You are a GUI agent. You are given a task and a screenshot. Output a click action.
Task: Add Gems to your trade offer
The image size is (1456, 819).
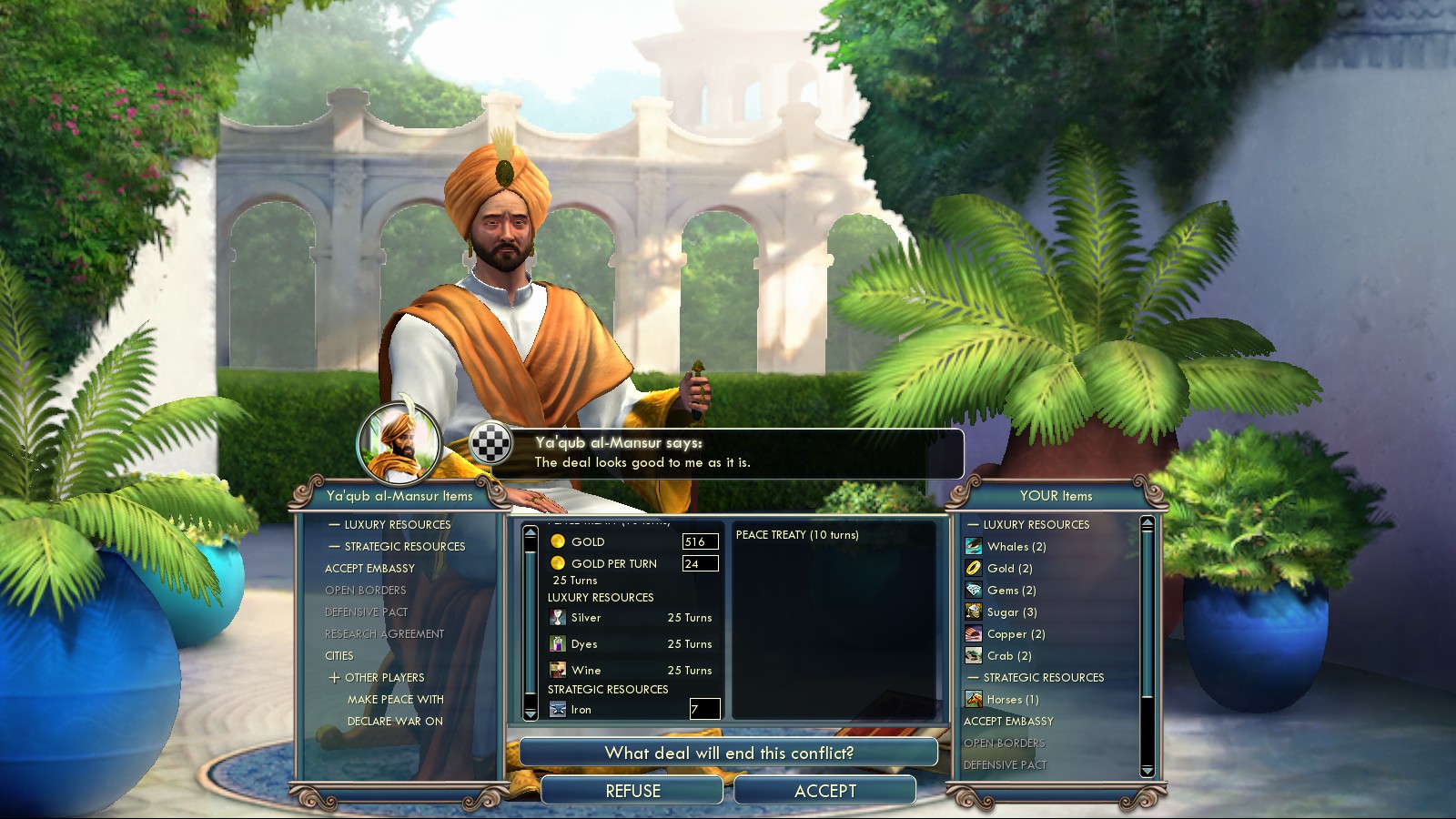tap(1011, 591)
